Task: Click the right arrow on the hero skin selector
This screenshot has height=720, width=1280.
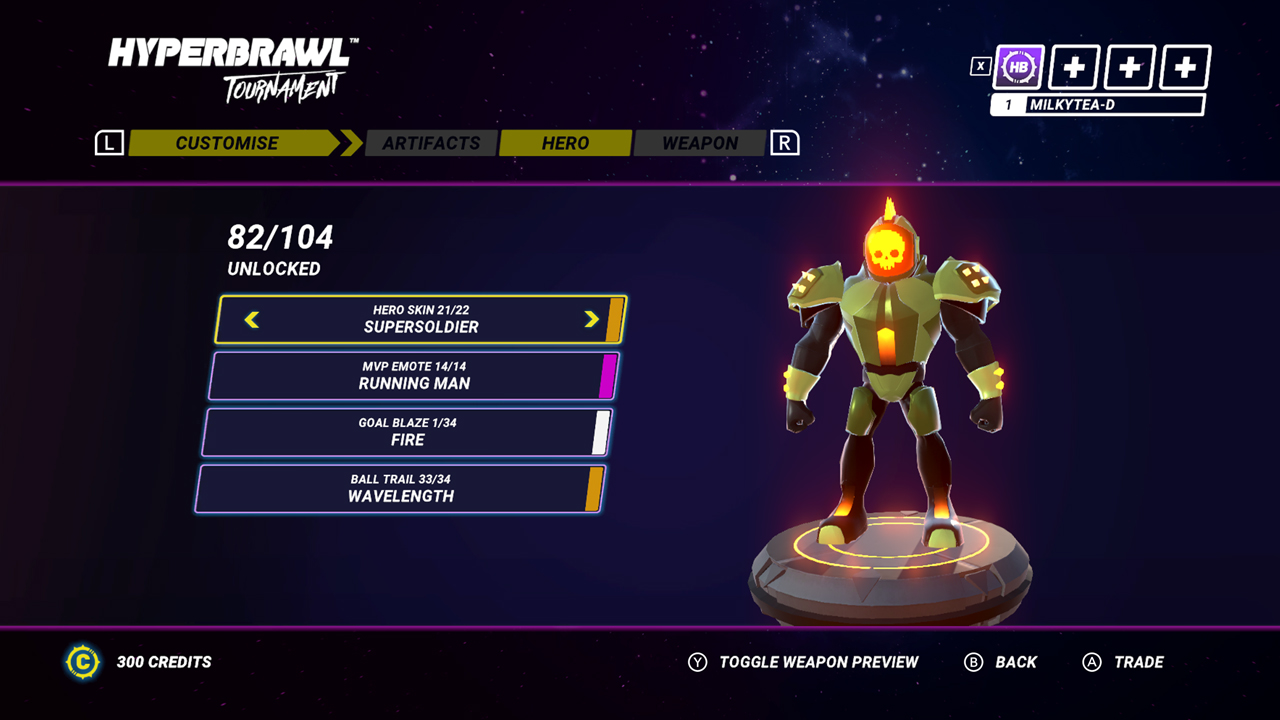Action: tap(592, 320)
